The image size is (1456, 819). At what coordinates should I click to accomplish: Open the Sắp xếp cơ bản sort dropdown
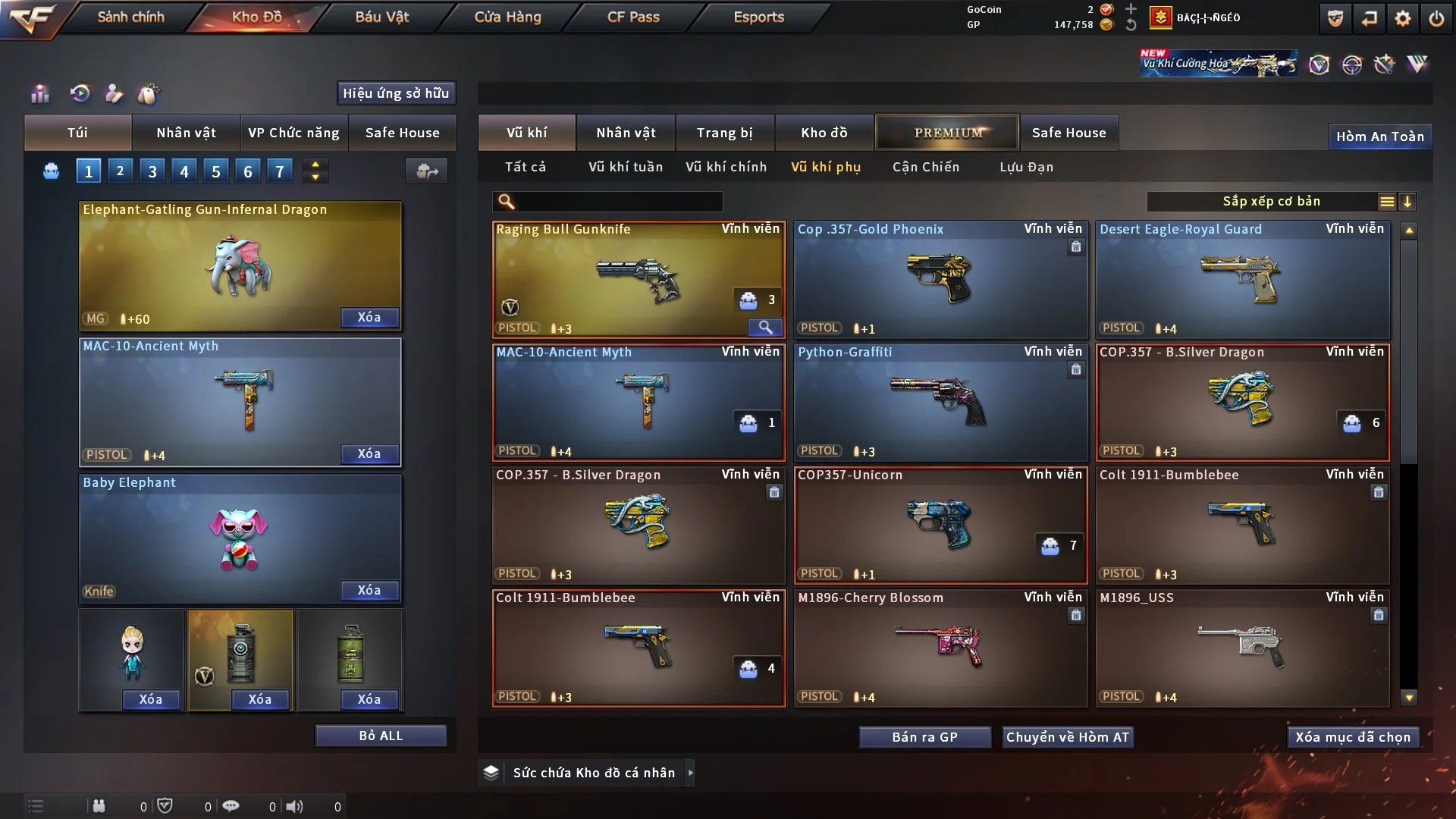(x=1271, y=202)
